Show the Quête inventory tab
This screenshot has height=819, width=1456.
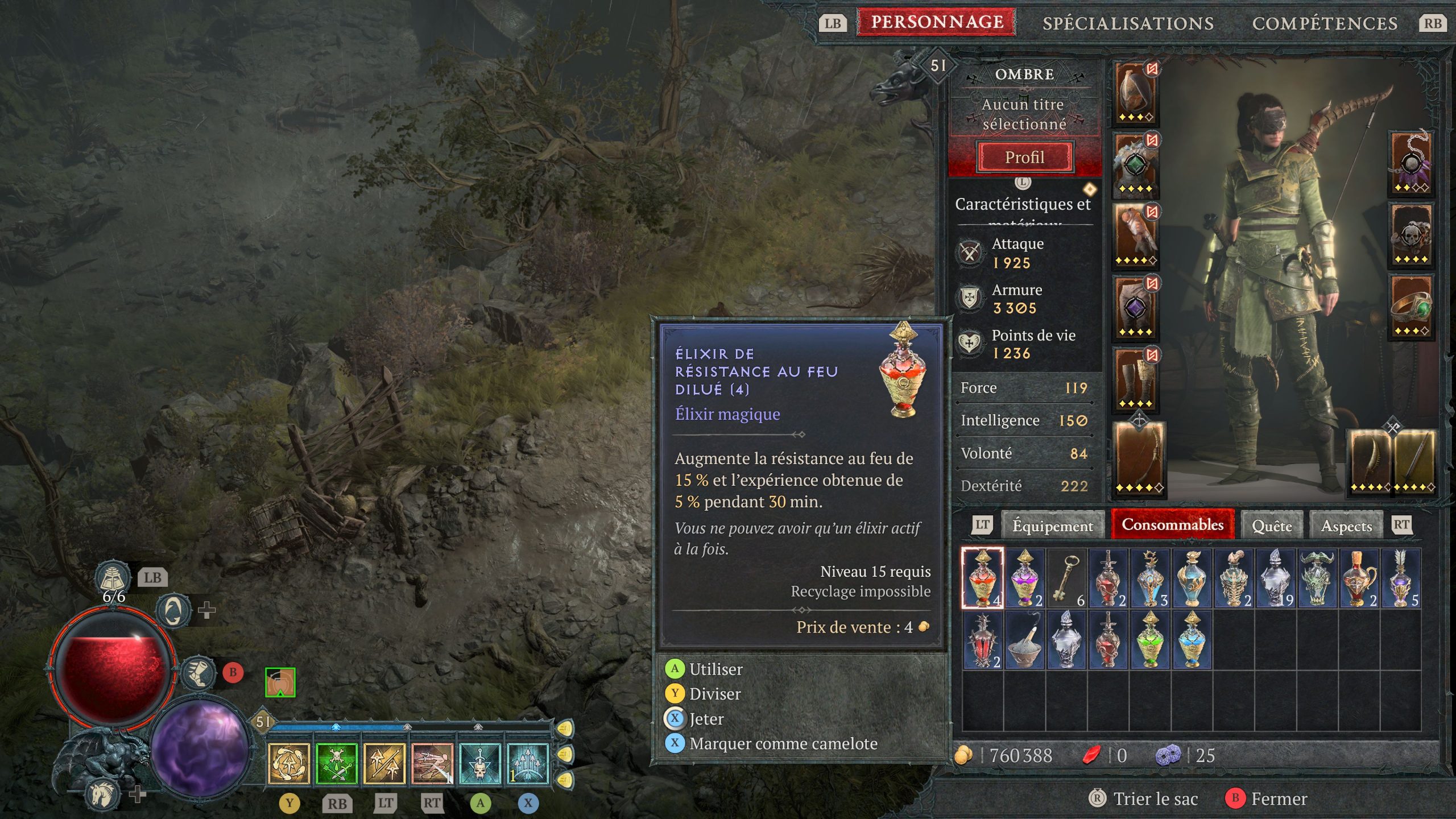[1272, 526]
